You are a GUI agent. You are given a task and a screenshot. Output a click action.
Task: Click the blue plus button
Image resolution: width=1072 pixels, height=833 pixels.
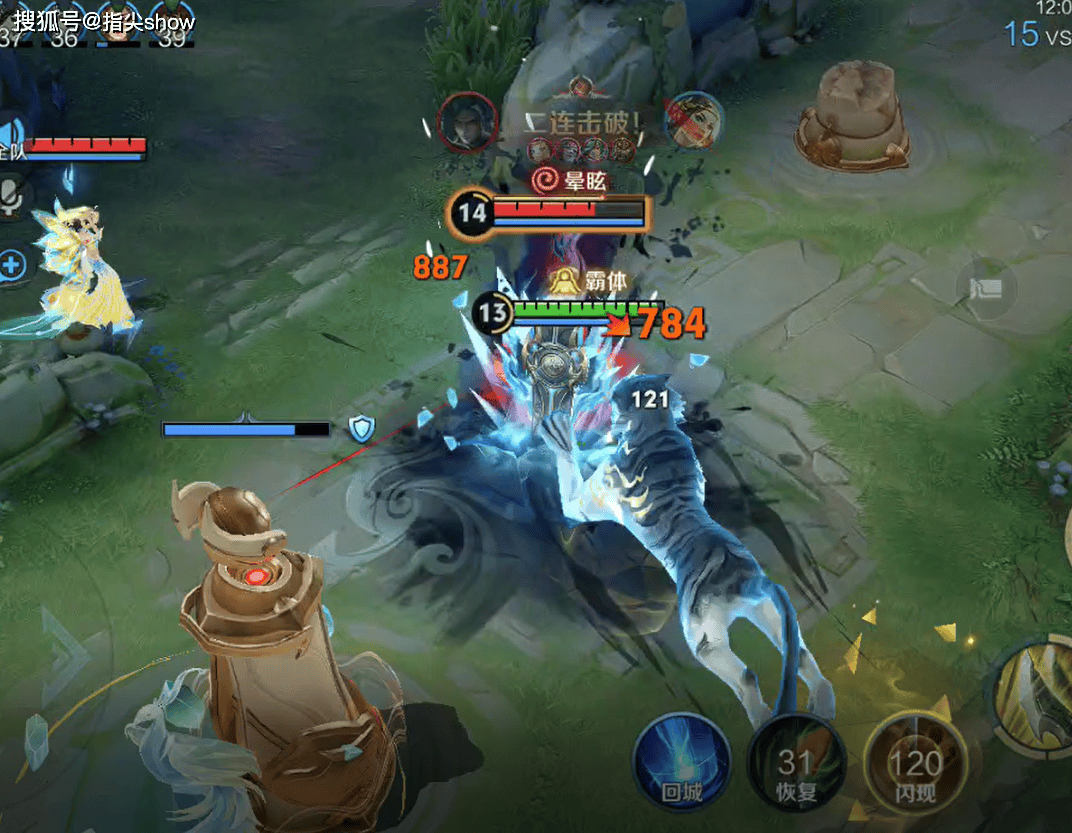pos(12,266)
